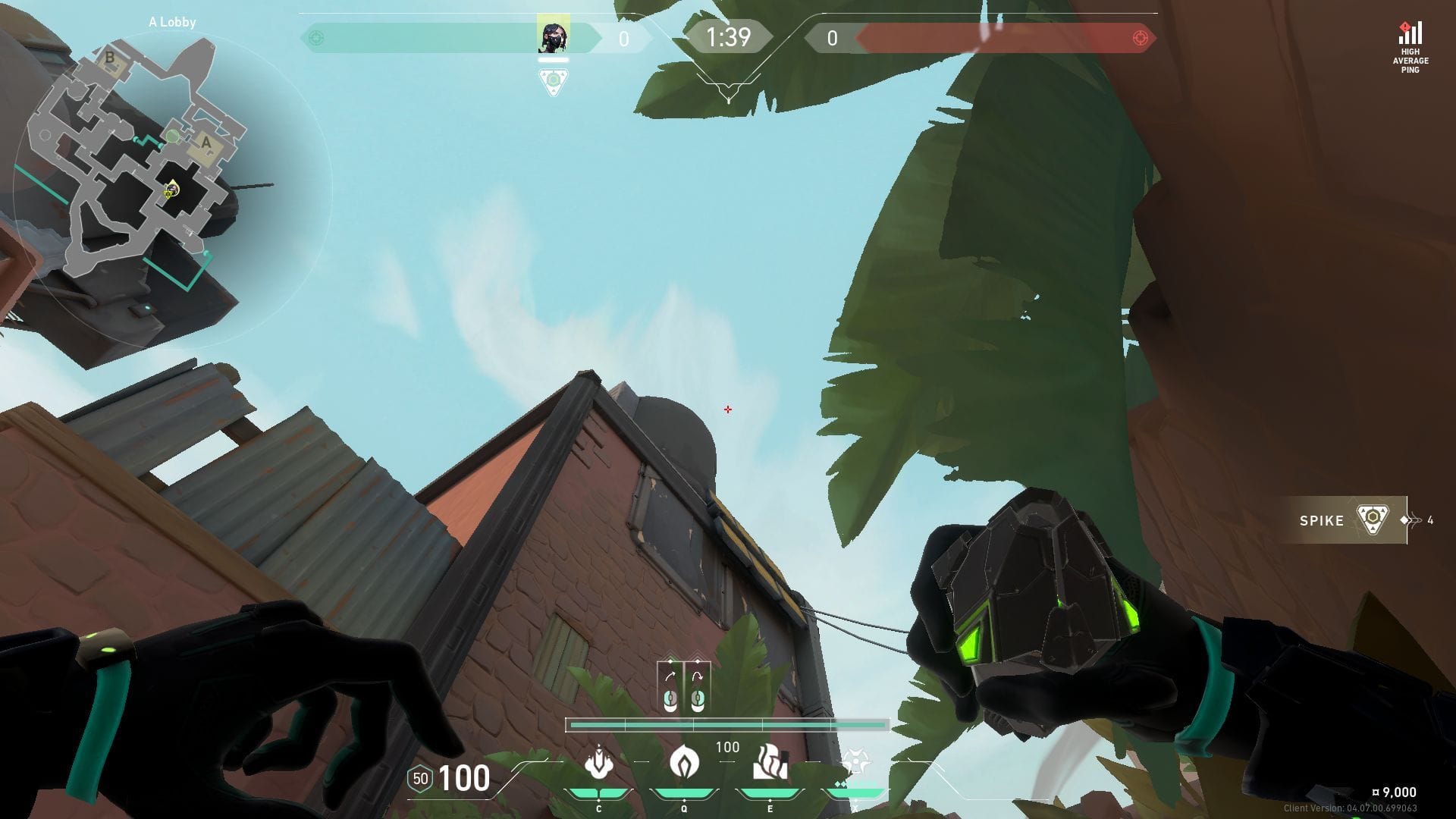This screenshot has width=1456, height=819.
Task: Select the A site marker on the minimap
Action: pos(206,143)
